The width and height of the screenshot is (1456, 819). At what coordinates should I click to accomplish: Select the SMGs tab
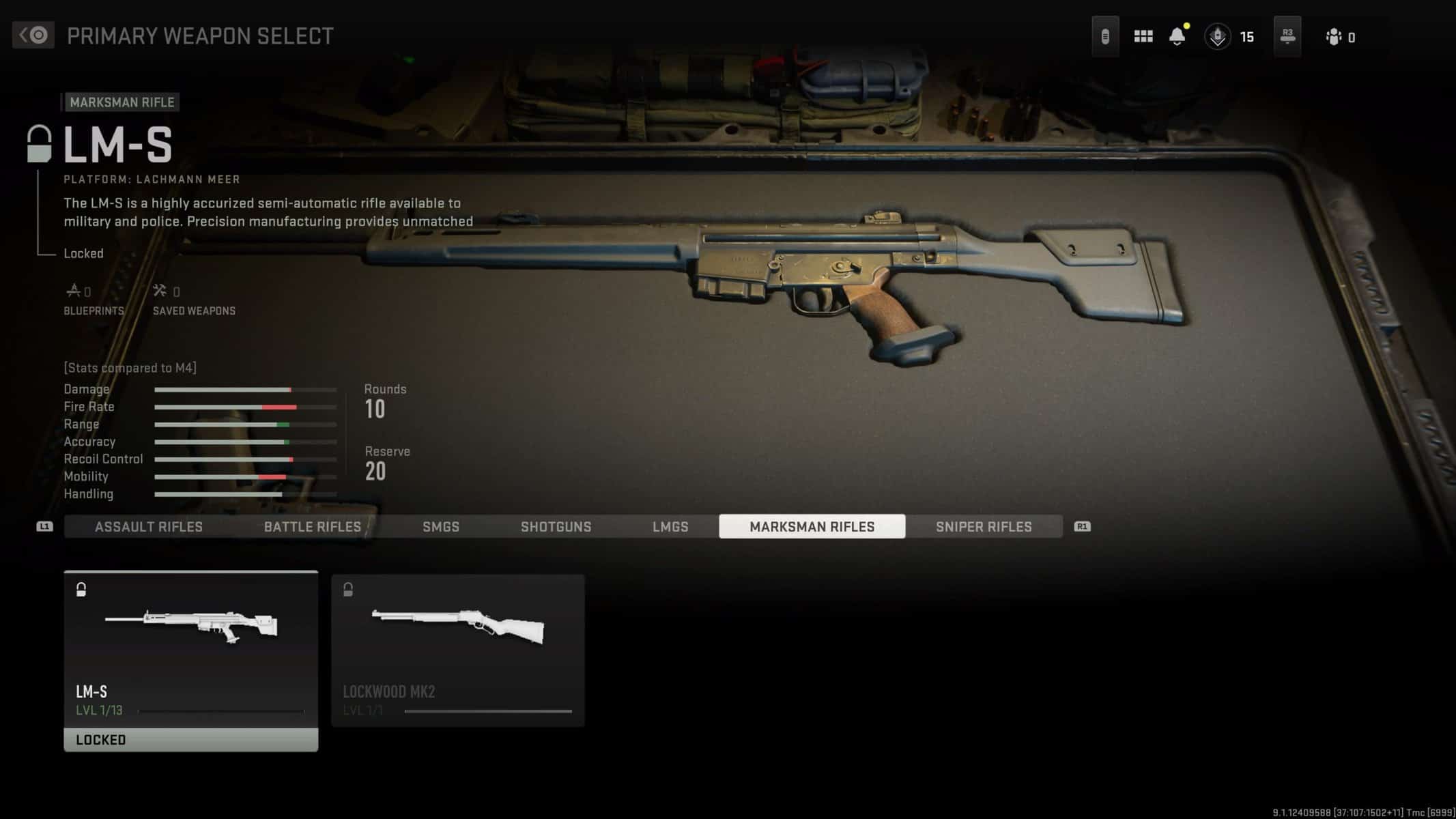click(x=440, y=526)
